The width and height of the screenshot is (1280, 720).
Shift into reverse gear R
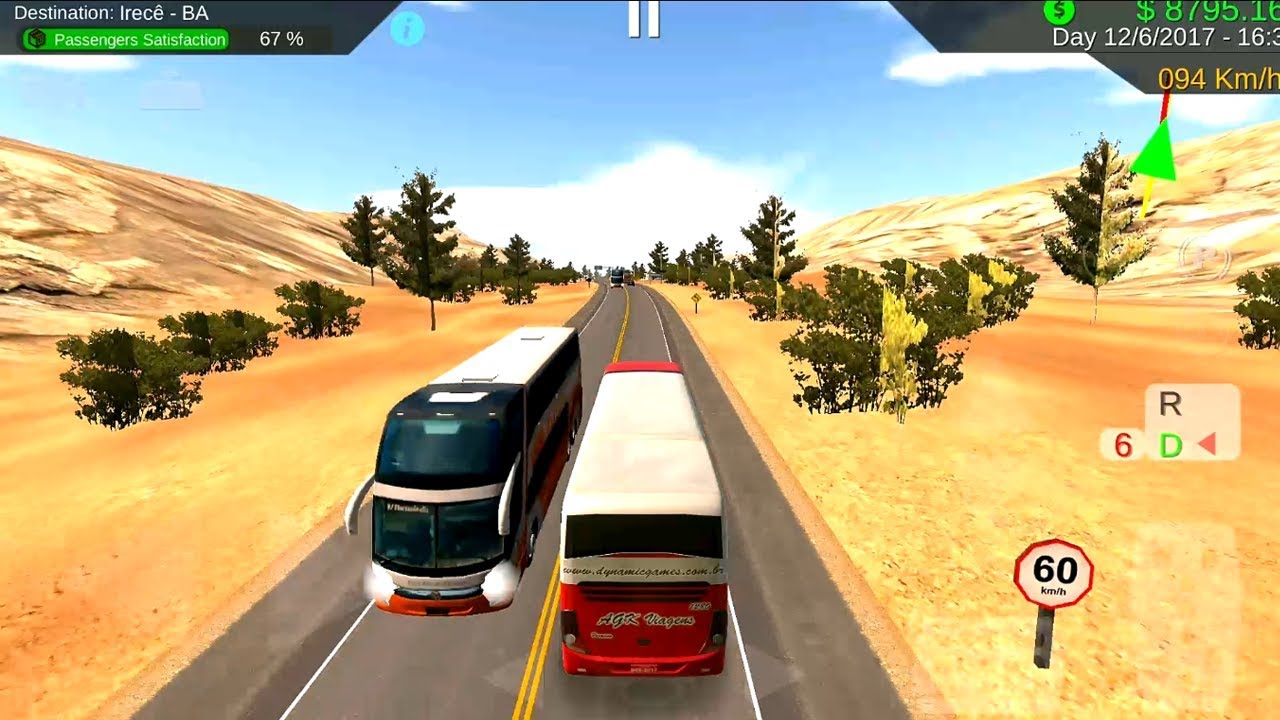[1170, 405]
